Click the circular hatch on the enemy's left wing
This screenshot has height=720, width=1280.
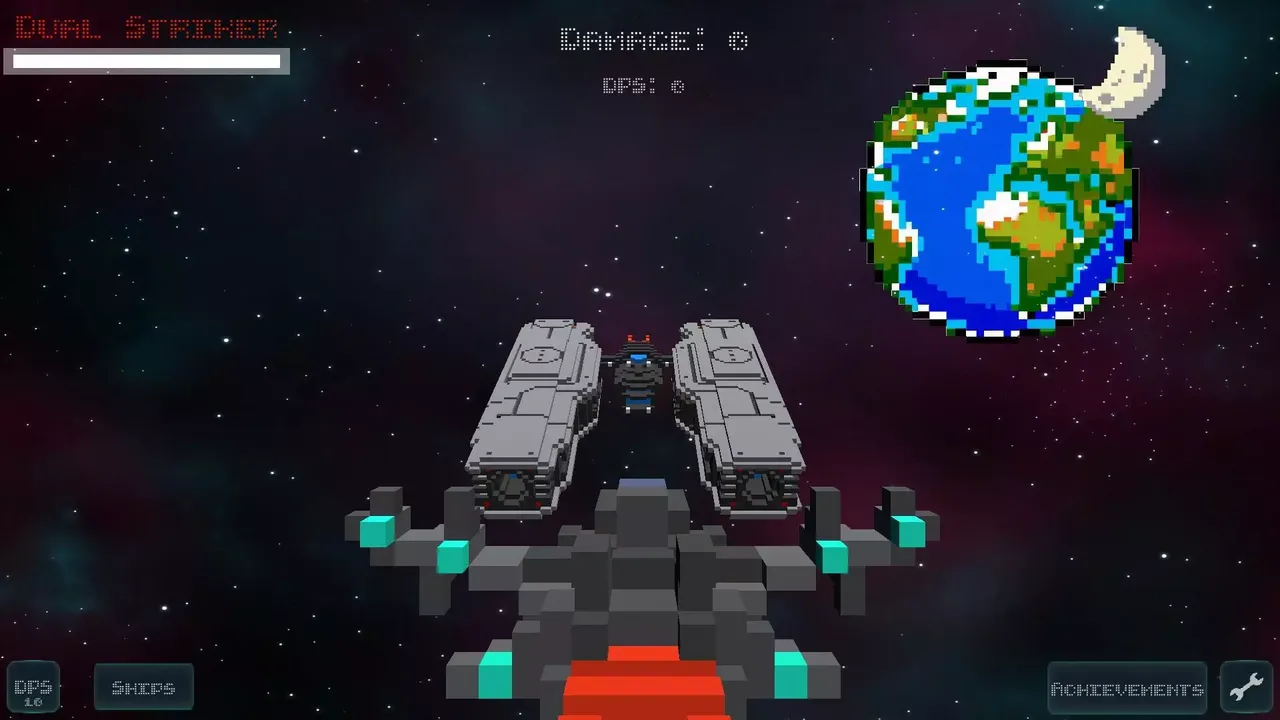pyautogui.click(x=540, y=353)
